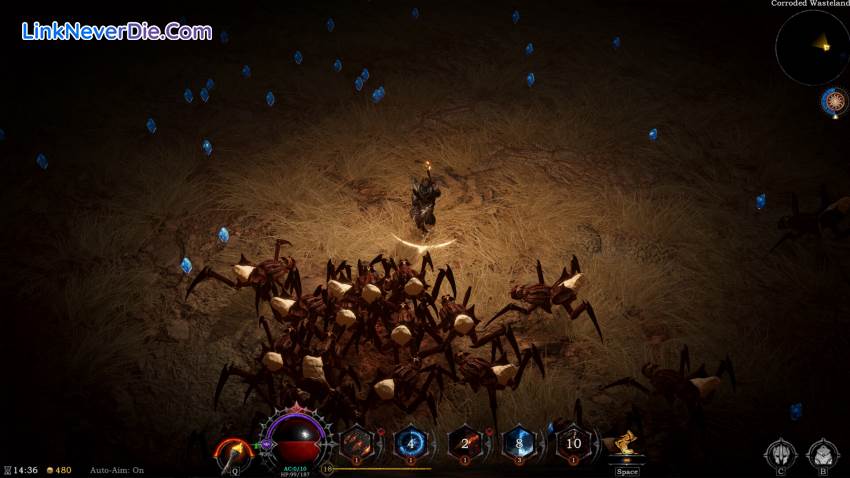Select the skill slot showing 10

pyautogui.click(x=573, y=443)
